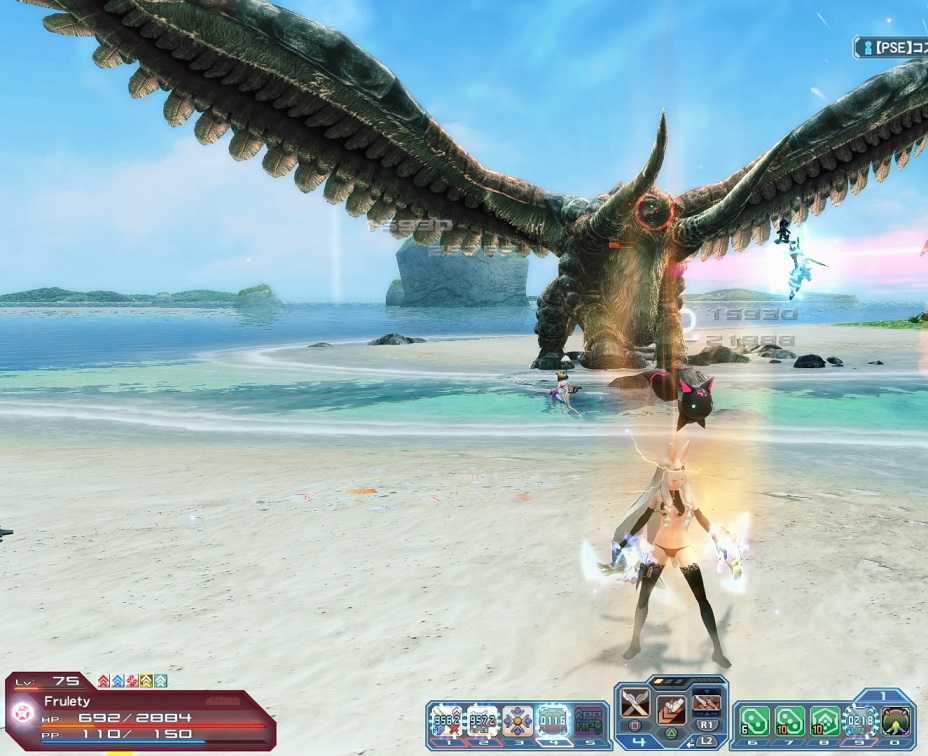Click the R1 weapon action icon

[707, 704]
